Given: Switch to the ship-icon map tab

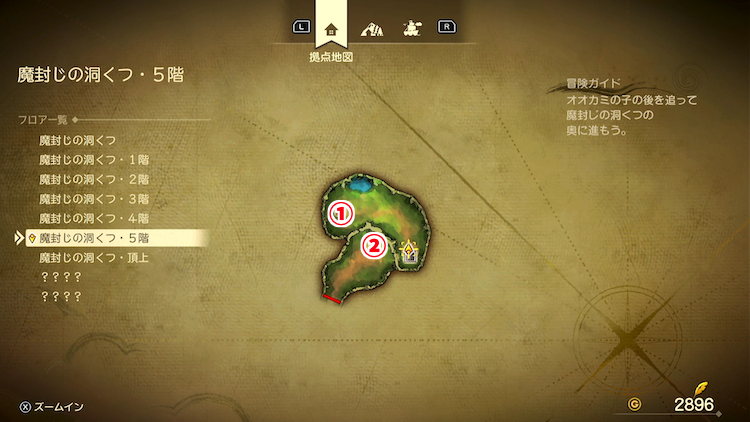Looking at the screenshot, I should pos(410,28).
